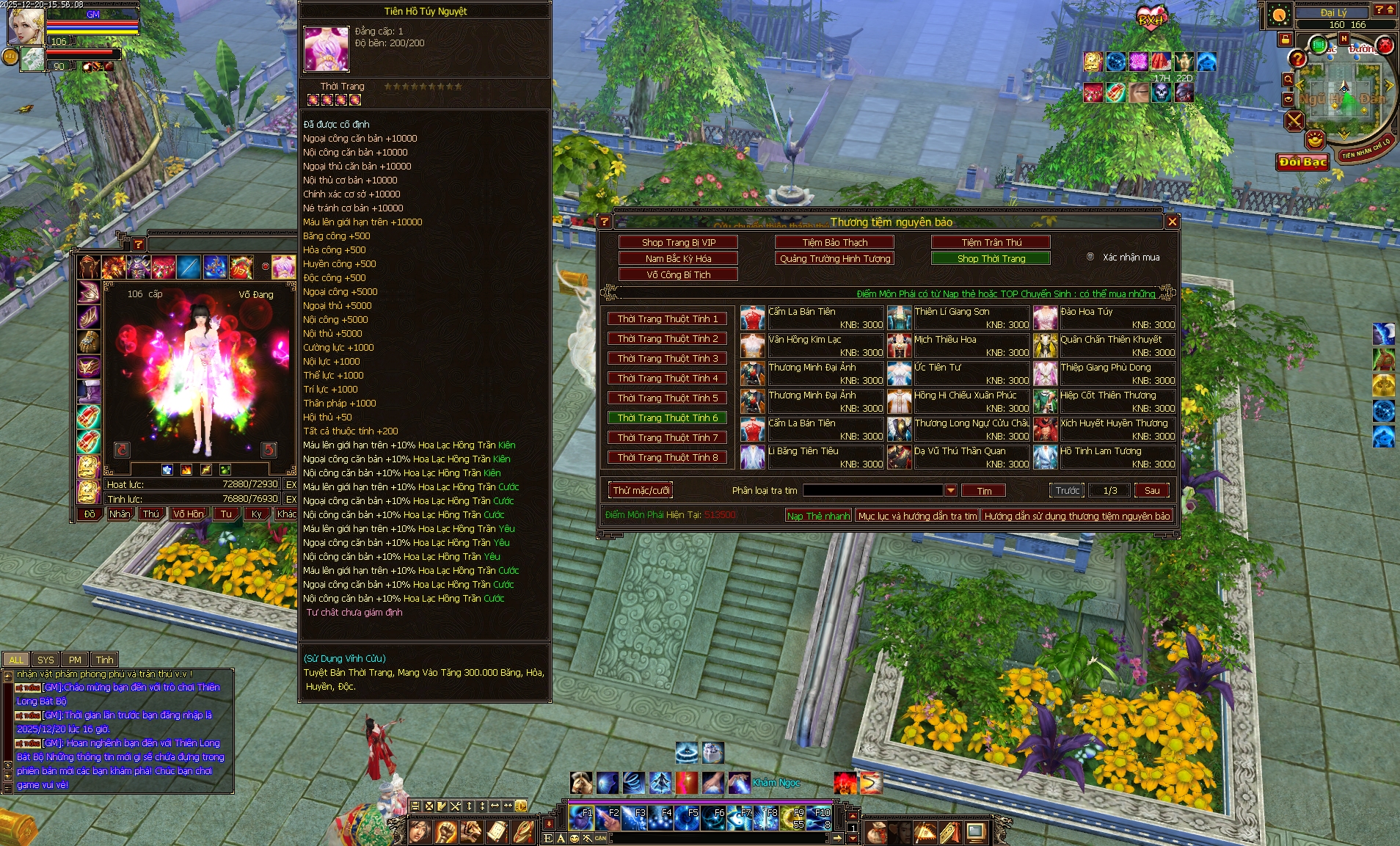Screen dimensions: 1400x846
Task: Open the Võ Công Bí Tịch shop
Action: 678,274
